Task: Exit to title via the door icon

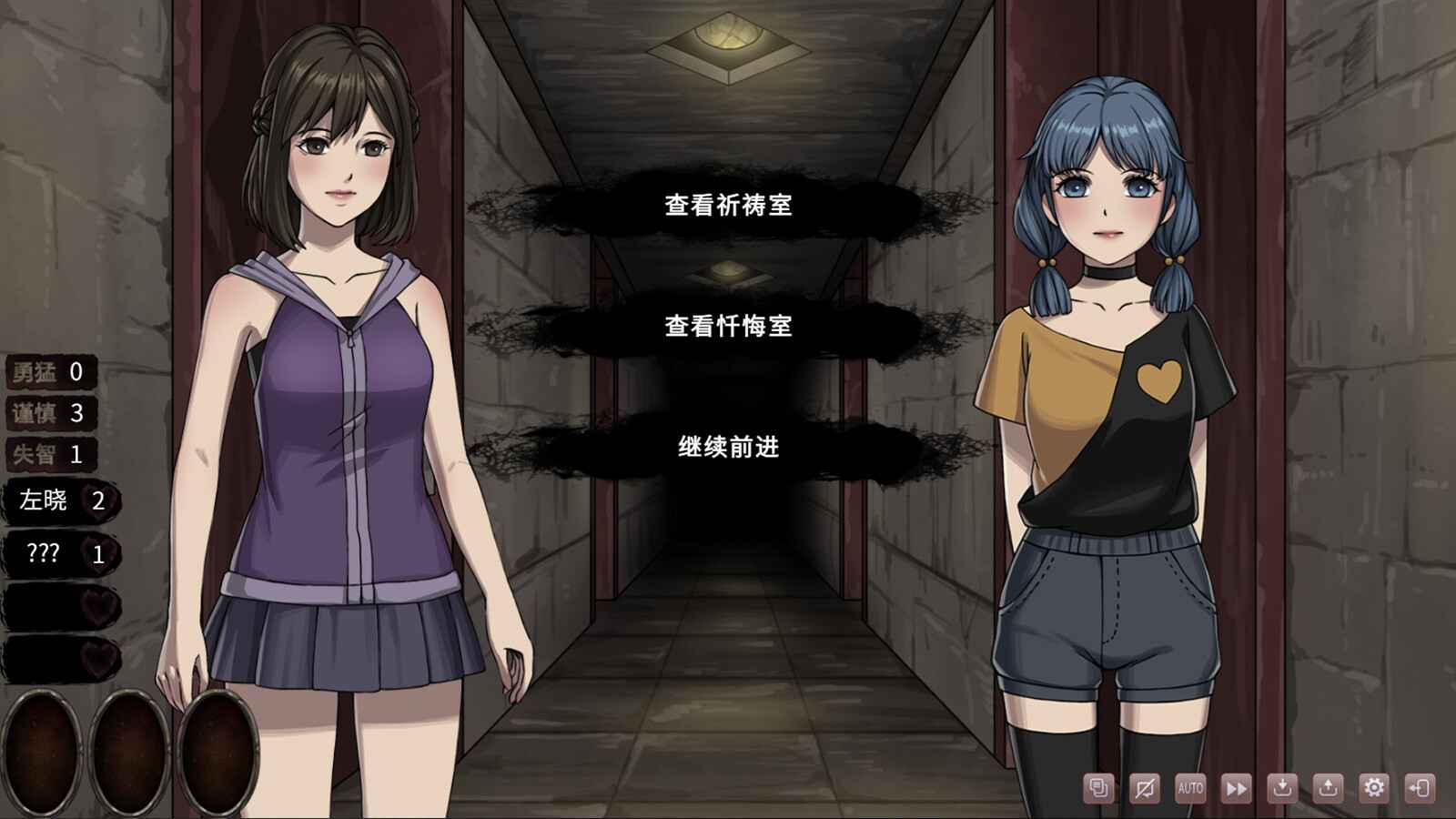Action: point(1421,787)
